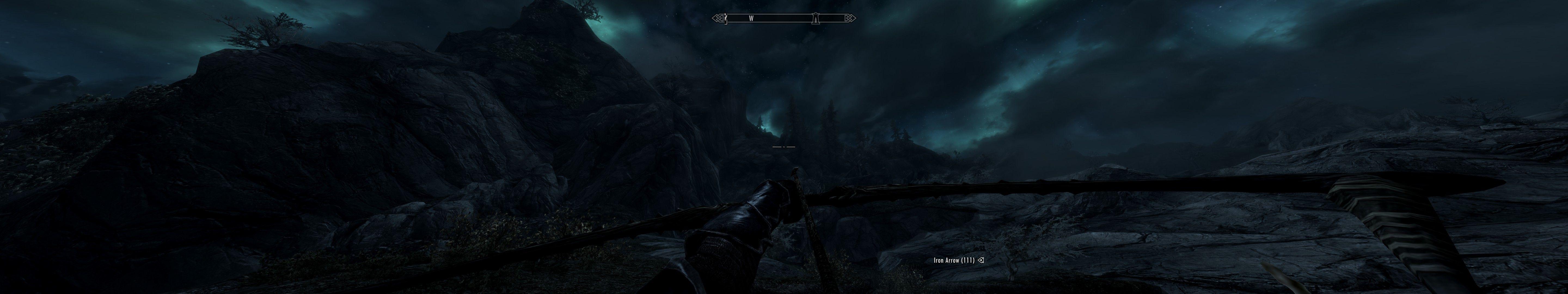
Task: Select the West heading on the compass bar
Action: click(x=751, y=19)
